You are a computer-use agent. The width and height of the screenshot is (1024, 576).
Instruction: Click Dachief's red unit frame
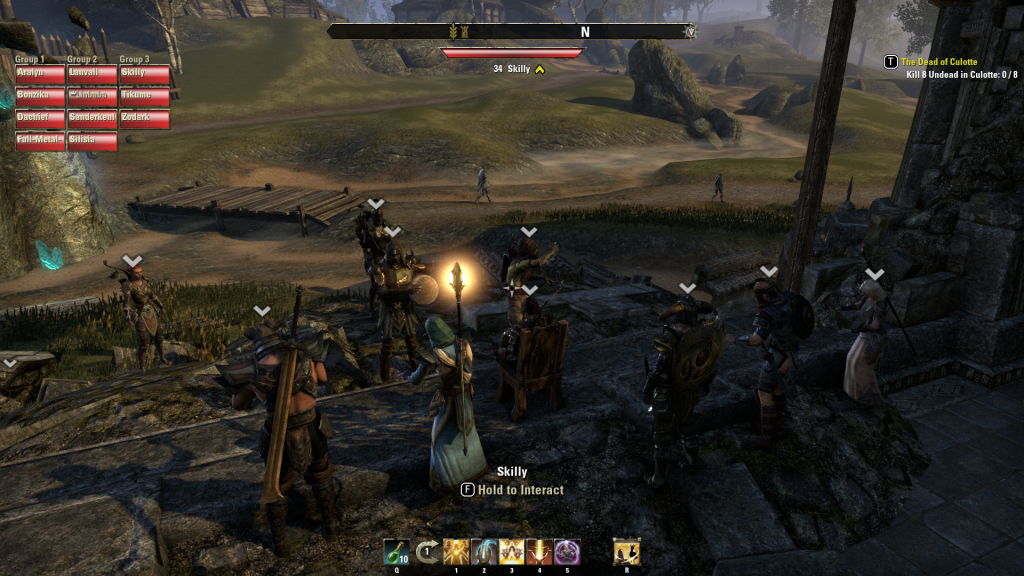39,118
